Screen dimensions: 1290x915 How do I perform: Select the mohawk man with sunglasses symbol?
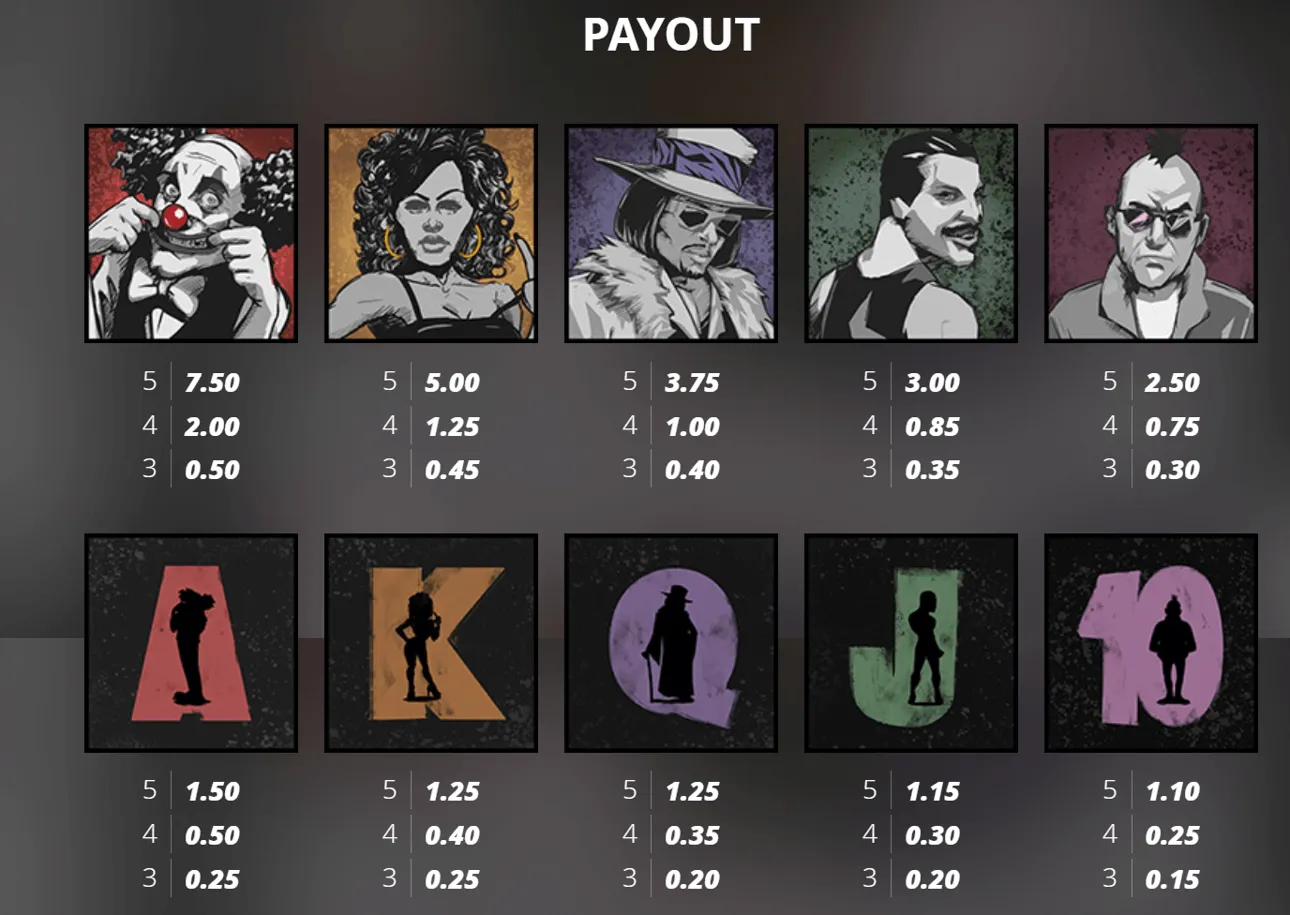(1150, 230)
